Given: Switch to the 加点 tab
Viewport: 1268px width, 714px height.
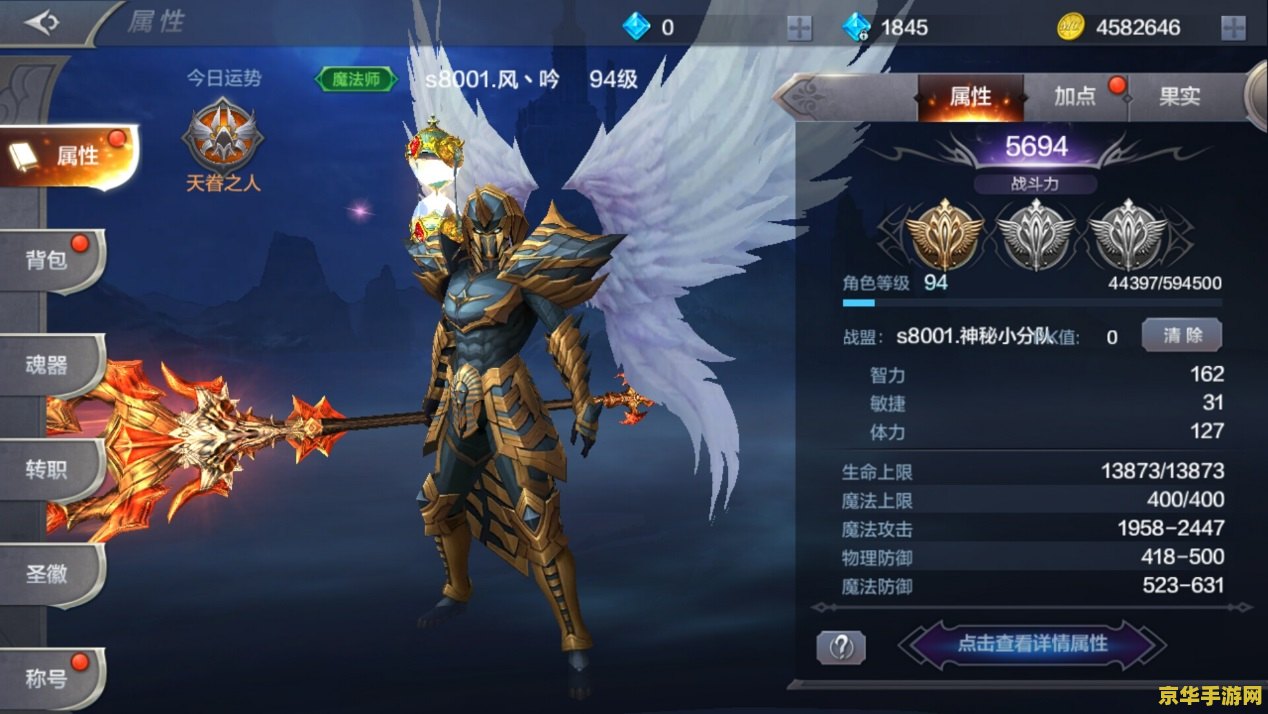Looking at the screenshot, I should coord(1076,97).
